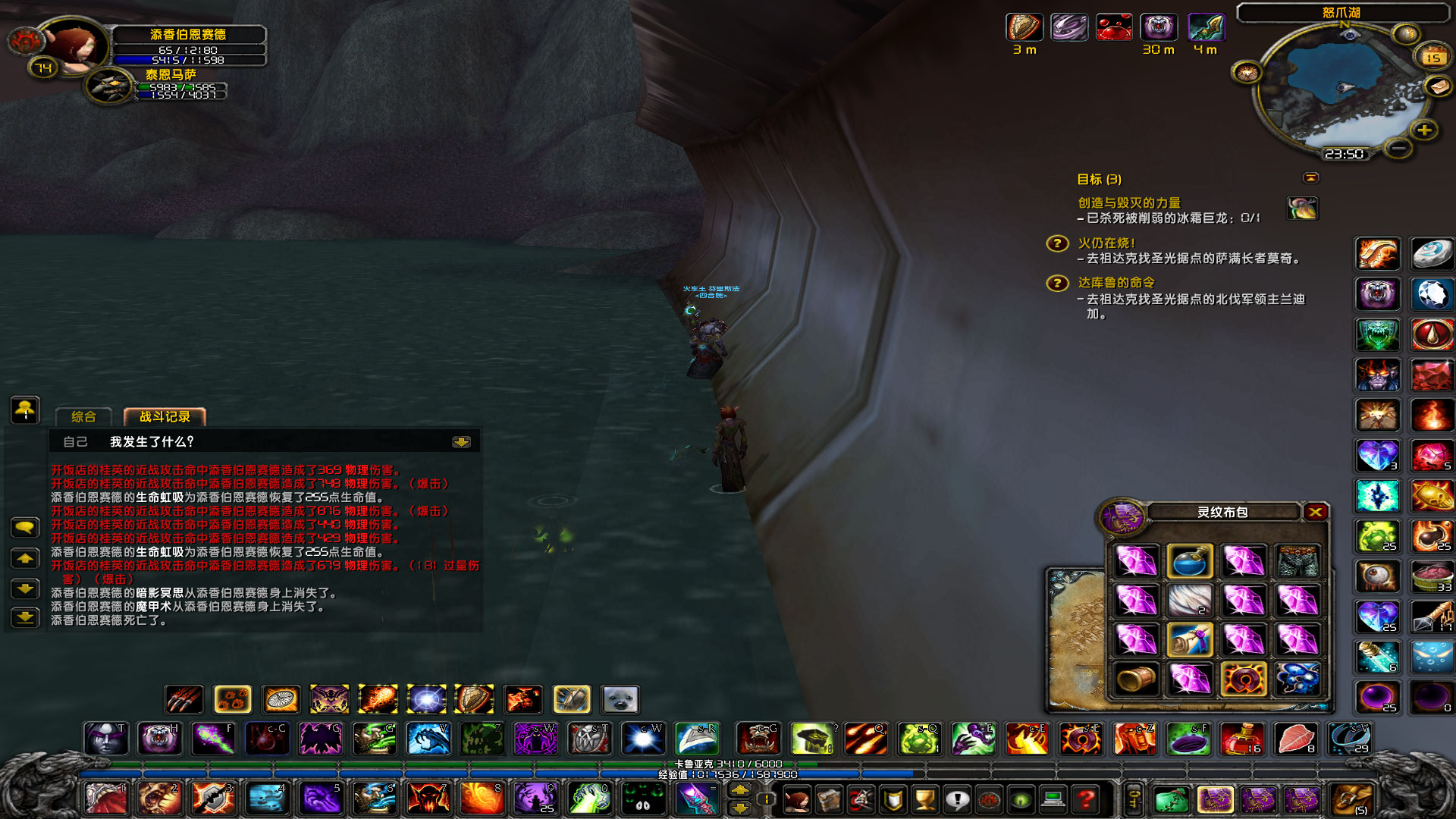Select the sun tracking icon on the minimap
Viewport: 1456px width, 819px height.
coord(1247,73)
